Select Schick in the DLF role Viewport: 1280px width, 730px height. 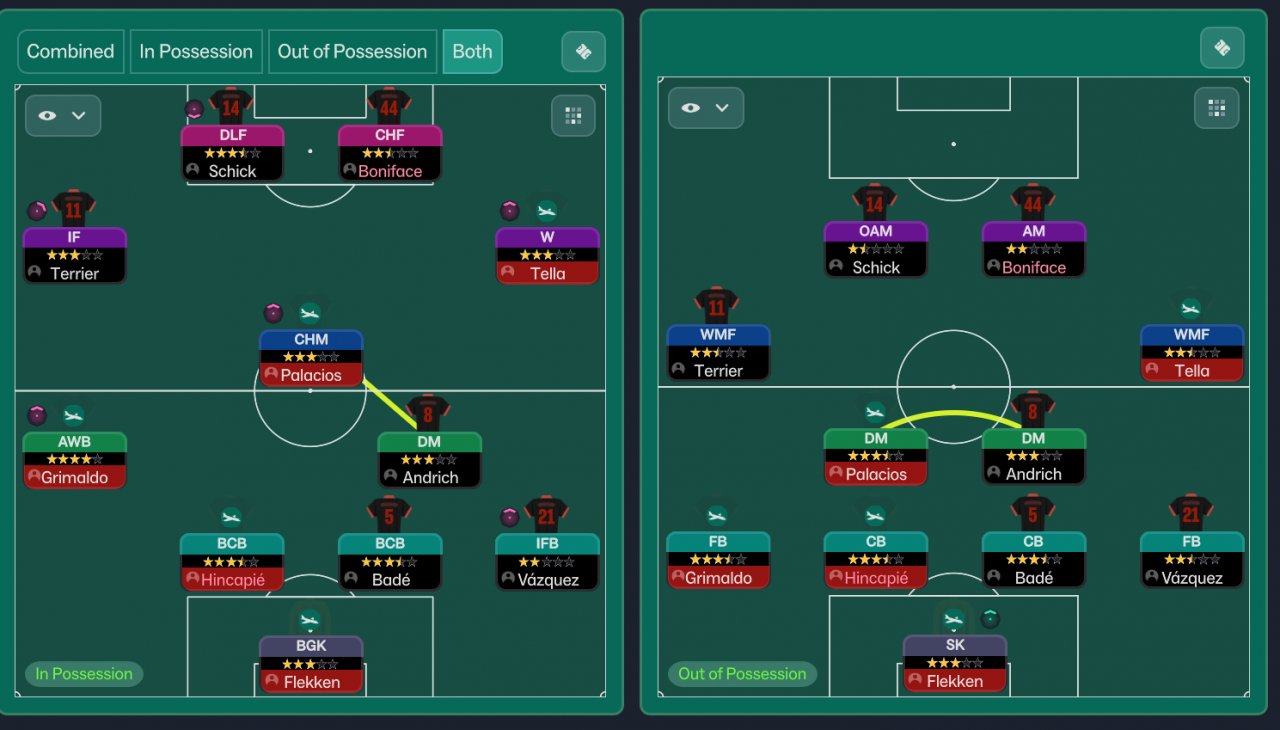[232, 153]
